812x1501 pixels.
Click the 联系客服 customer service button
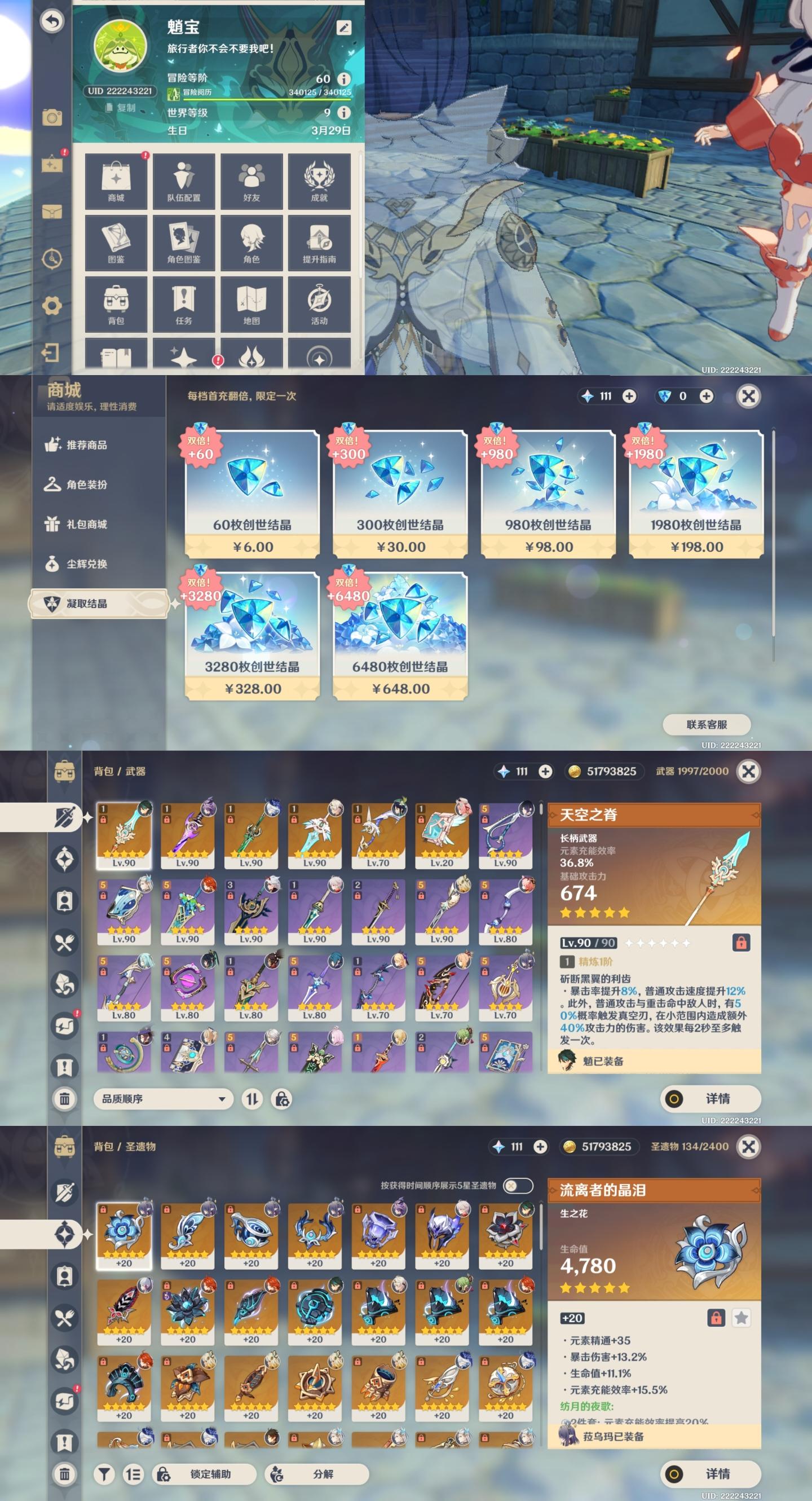coord(707,725)
